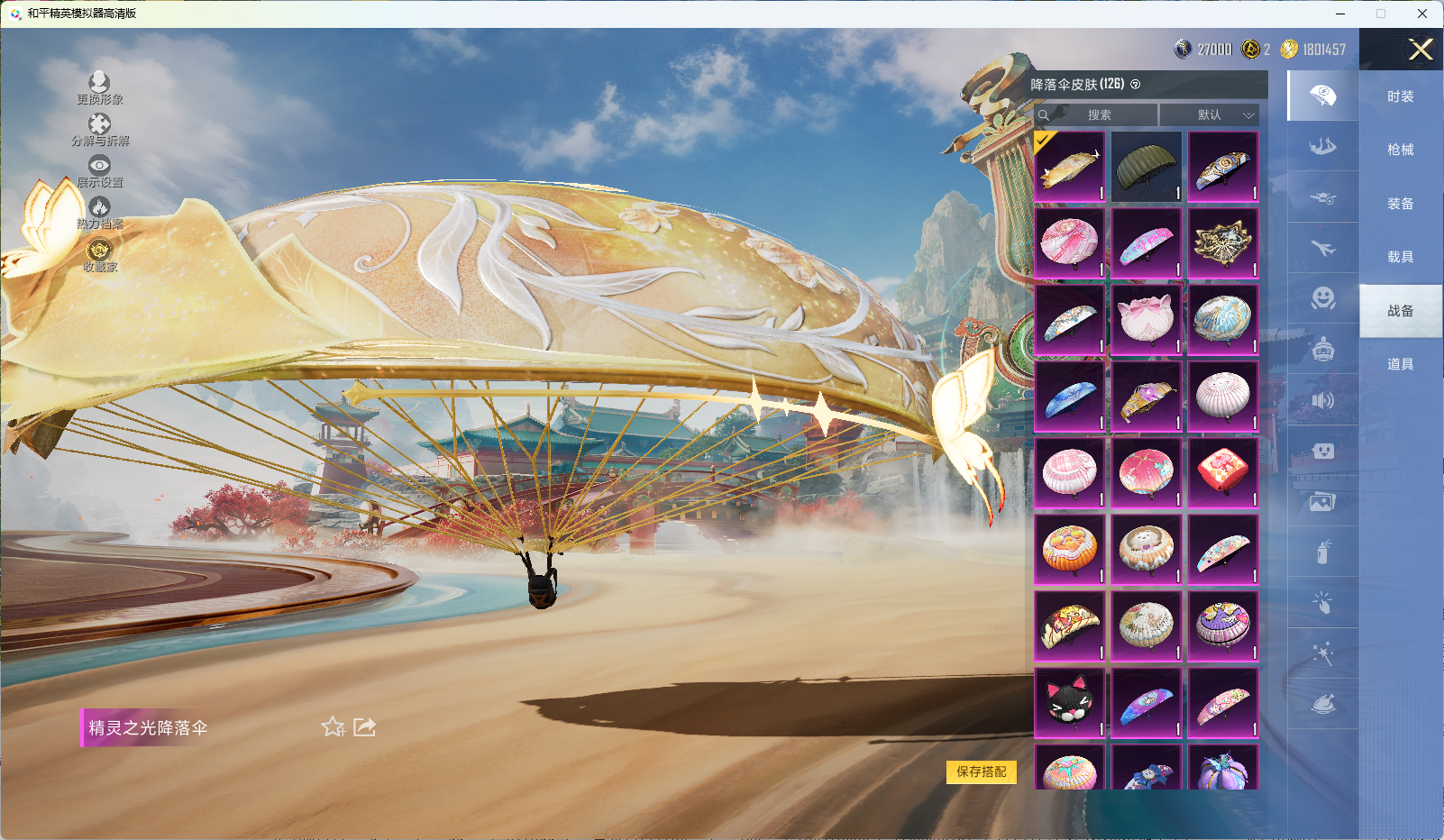This screenshot has width=1444, height=840.
Task: Favorite the parachute with the star icon
Action: point(333,726)
